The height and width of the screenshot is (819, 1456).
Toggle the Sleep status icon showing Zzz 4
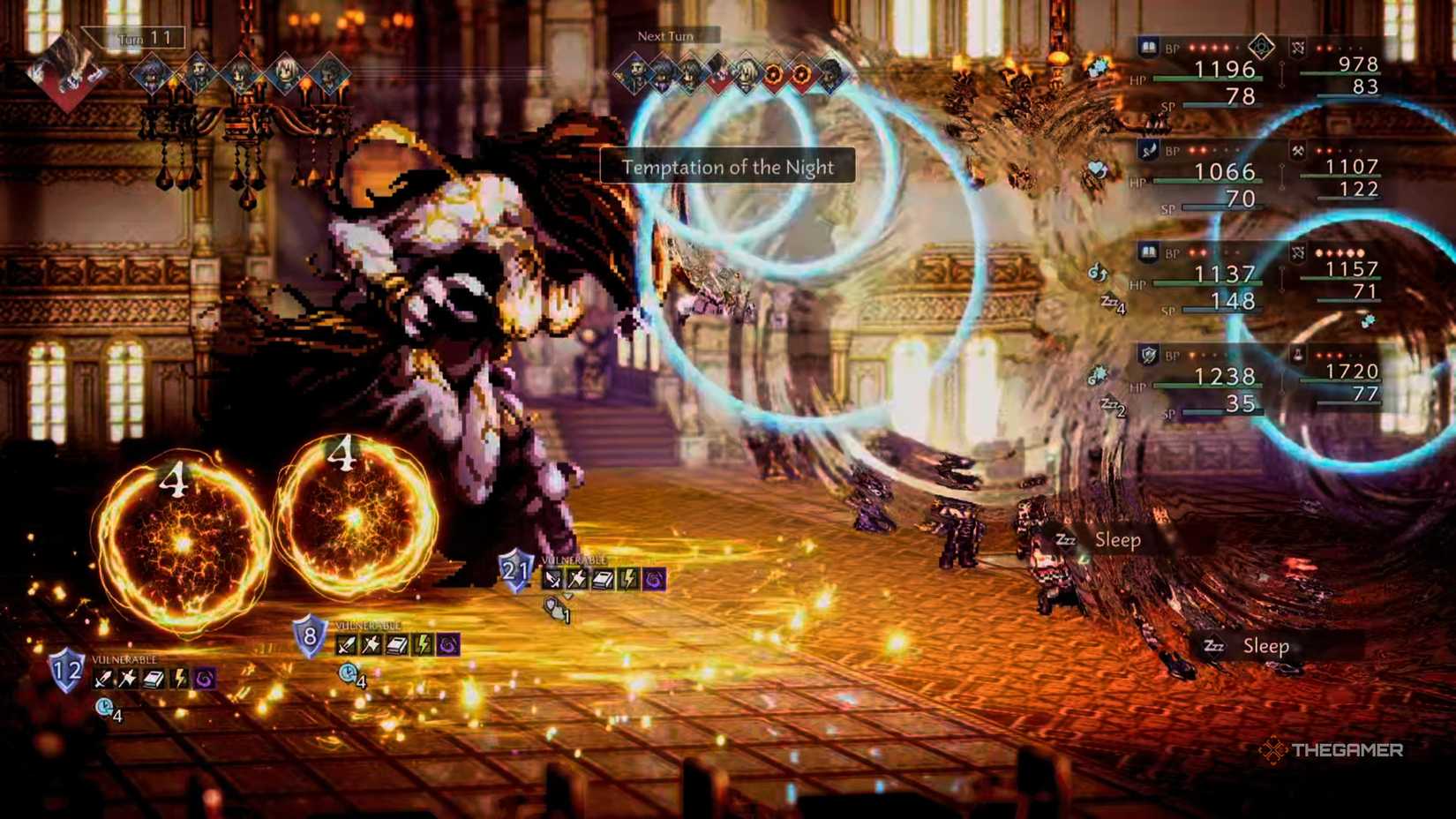(x=1114, y=303)
